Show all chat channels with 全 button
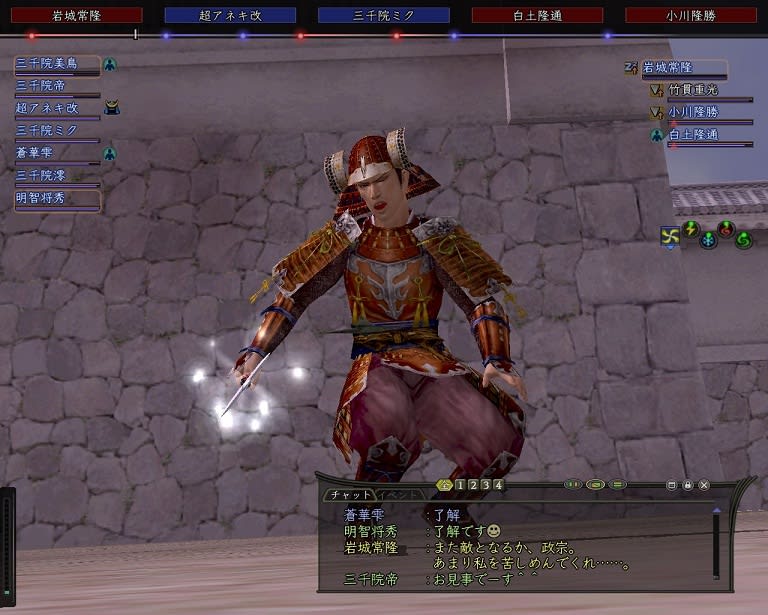768x615 pixels. click(x=444, y=486)
